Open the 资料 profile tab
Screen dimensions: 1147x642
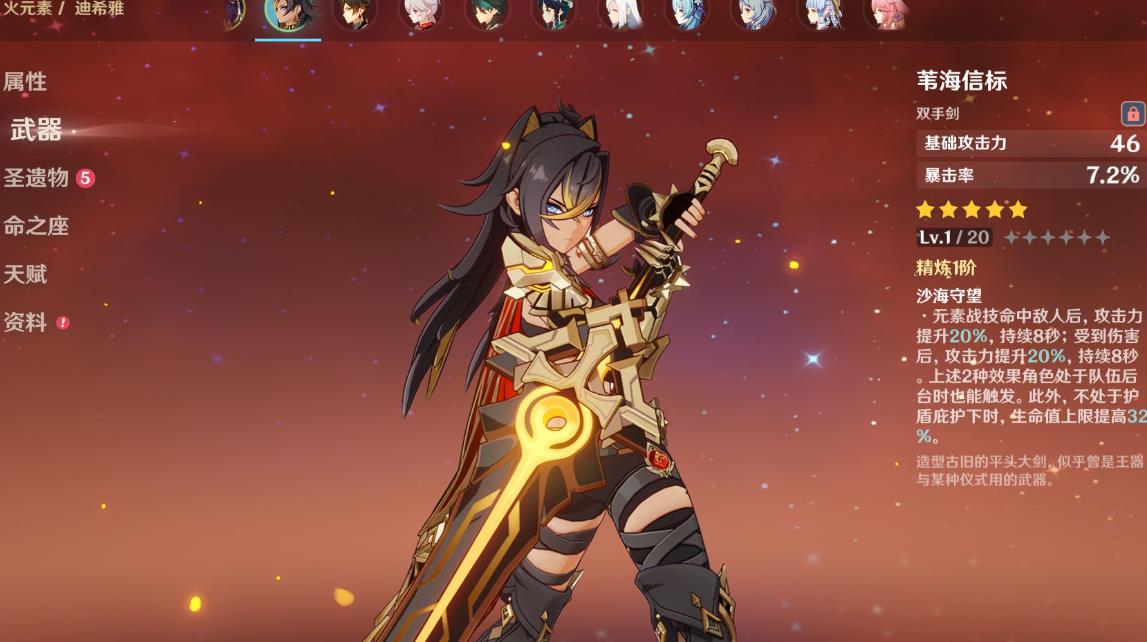pyautogui.click(x=26, y=322)
